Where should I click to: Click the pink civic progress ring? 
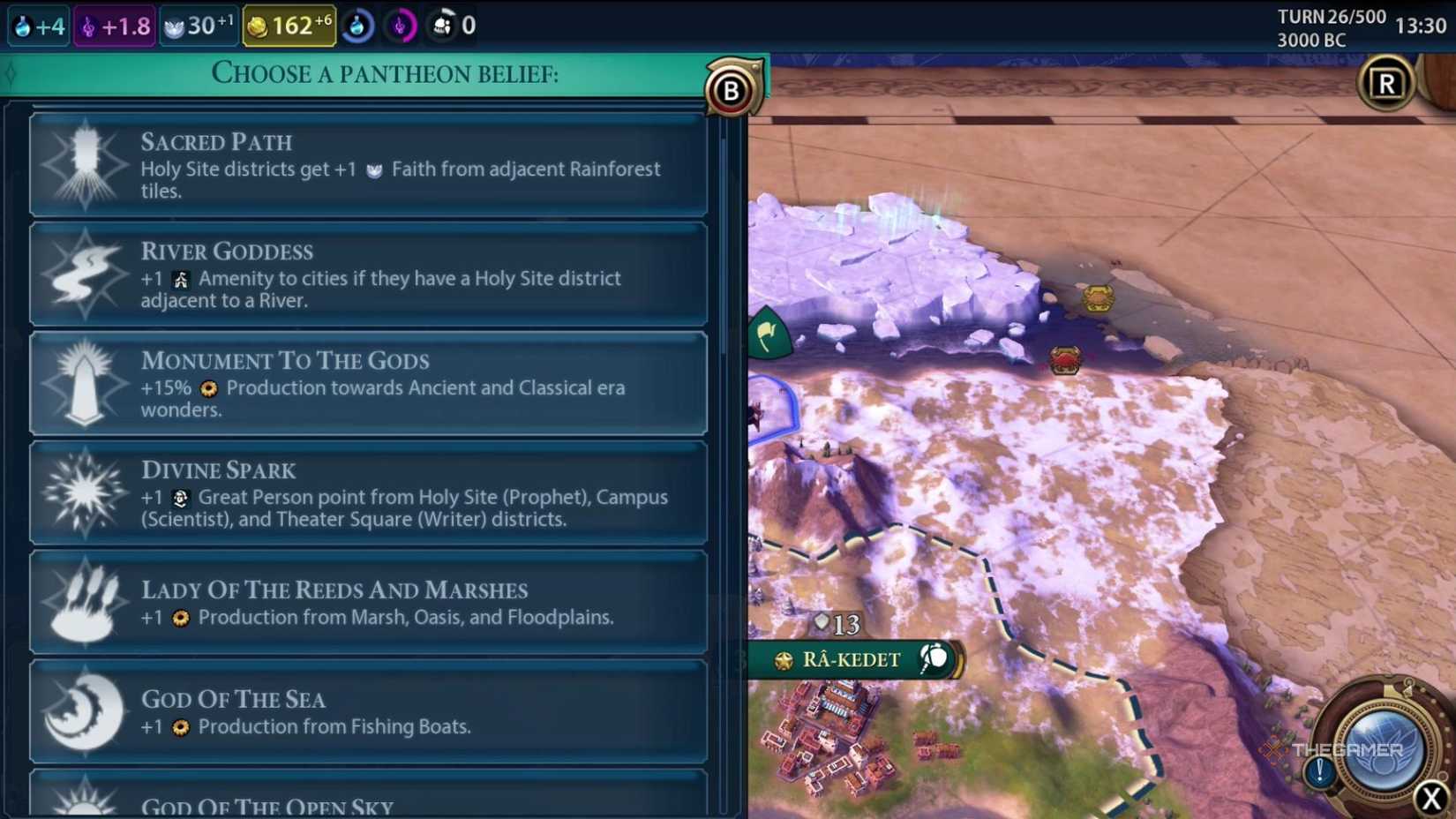point(402,25)
